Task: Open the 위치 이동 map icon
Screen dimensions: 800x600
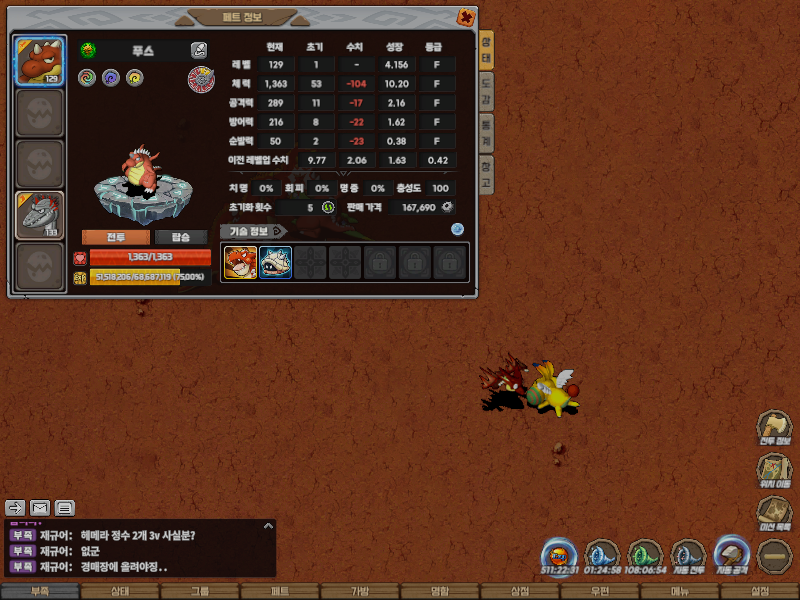Action: pyautogui.click(x=775, y=471)
